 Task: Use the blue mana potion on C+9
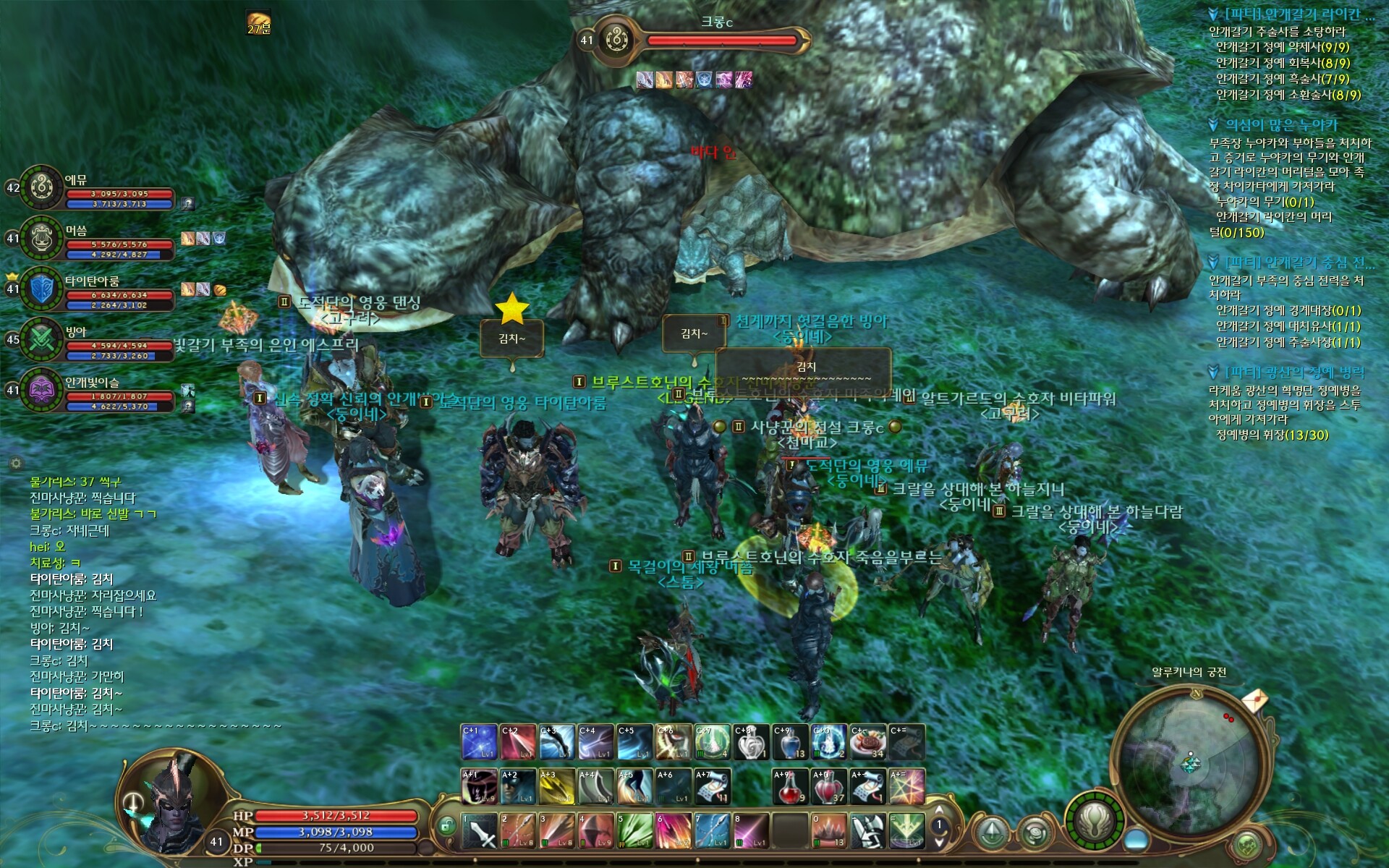[790, 742]
